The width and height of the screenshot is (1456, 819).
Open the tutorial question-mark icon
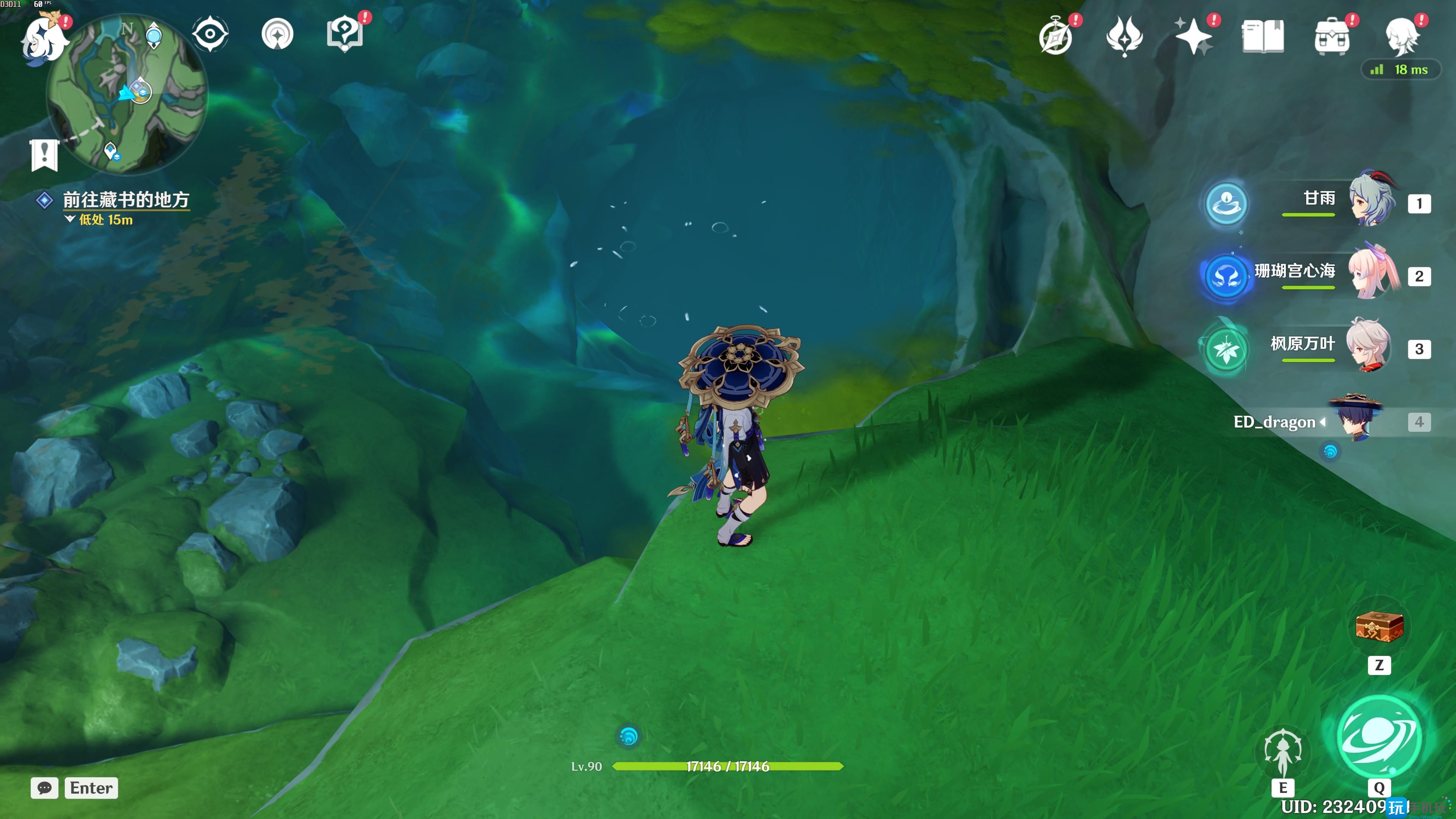[x=345, y=34]
